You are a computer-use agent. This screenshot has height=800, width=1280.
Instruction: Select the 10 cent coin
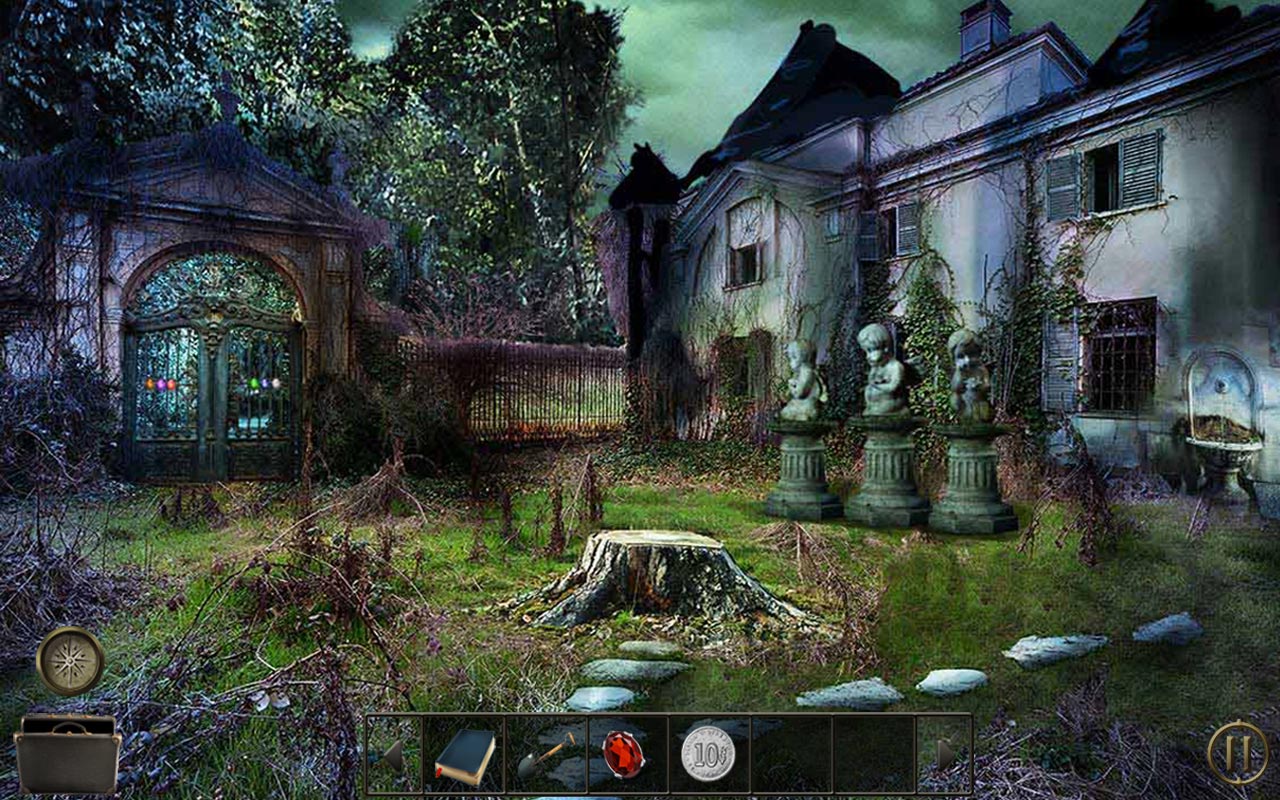click(708, 754)
